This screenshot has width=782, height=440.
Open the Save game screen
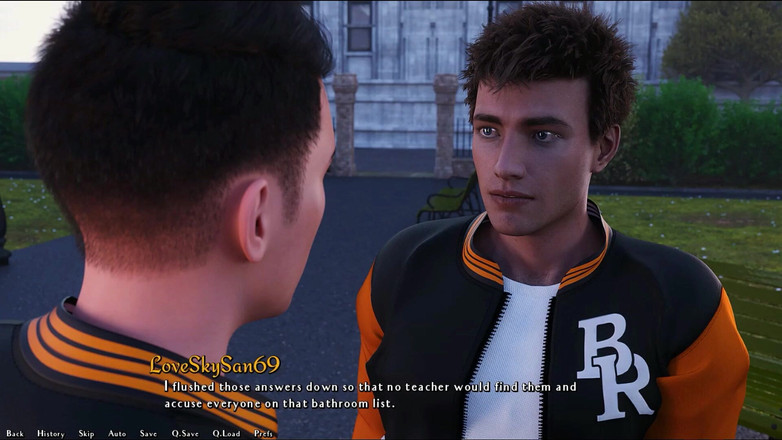pyautogui.click(x=148, y=433)
